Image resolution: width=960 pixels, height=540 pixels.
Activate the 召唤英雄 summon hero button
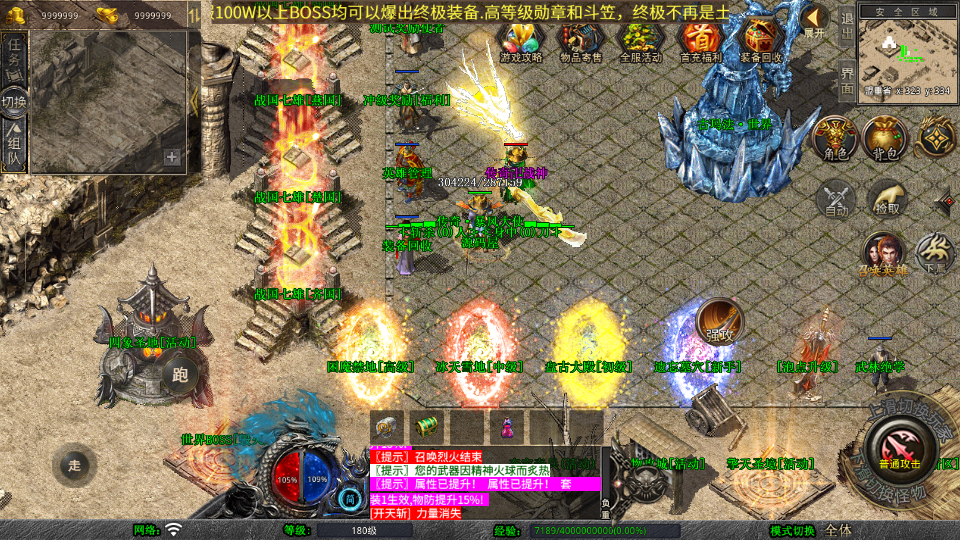tap(885, 253)
